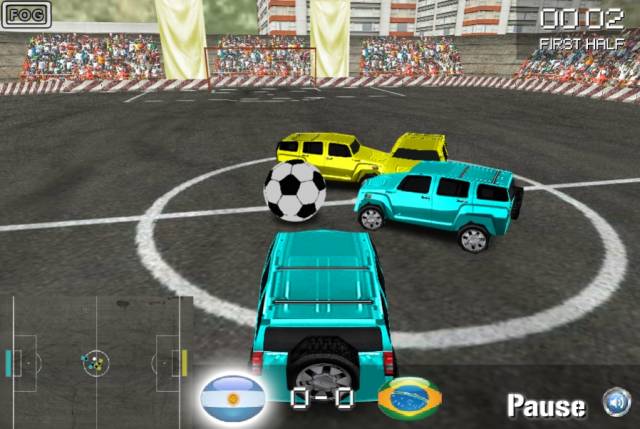Mute sound with the speaker icon
Viewport: 640px width, 429px height.
tap(615, 403)
